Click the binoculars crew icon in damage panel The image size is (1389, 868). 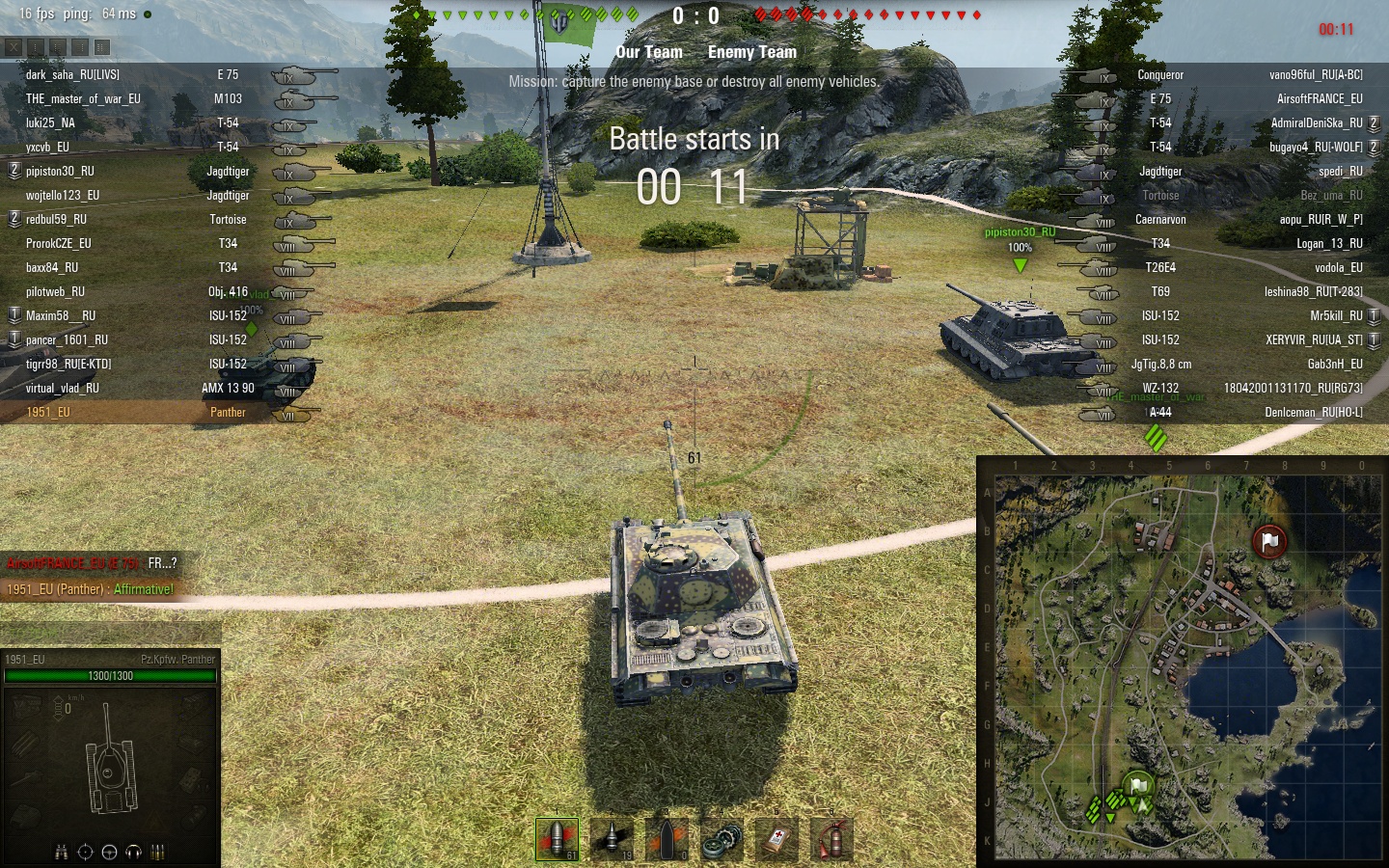click(x=62, y=852)
